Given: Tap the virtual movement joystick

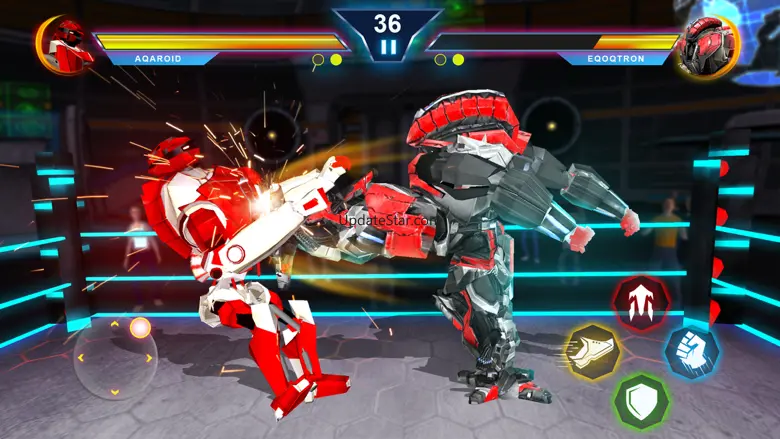Looking at the screenshot, I should [x=115, y=356].
